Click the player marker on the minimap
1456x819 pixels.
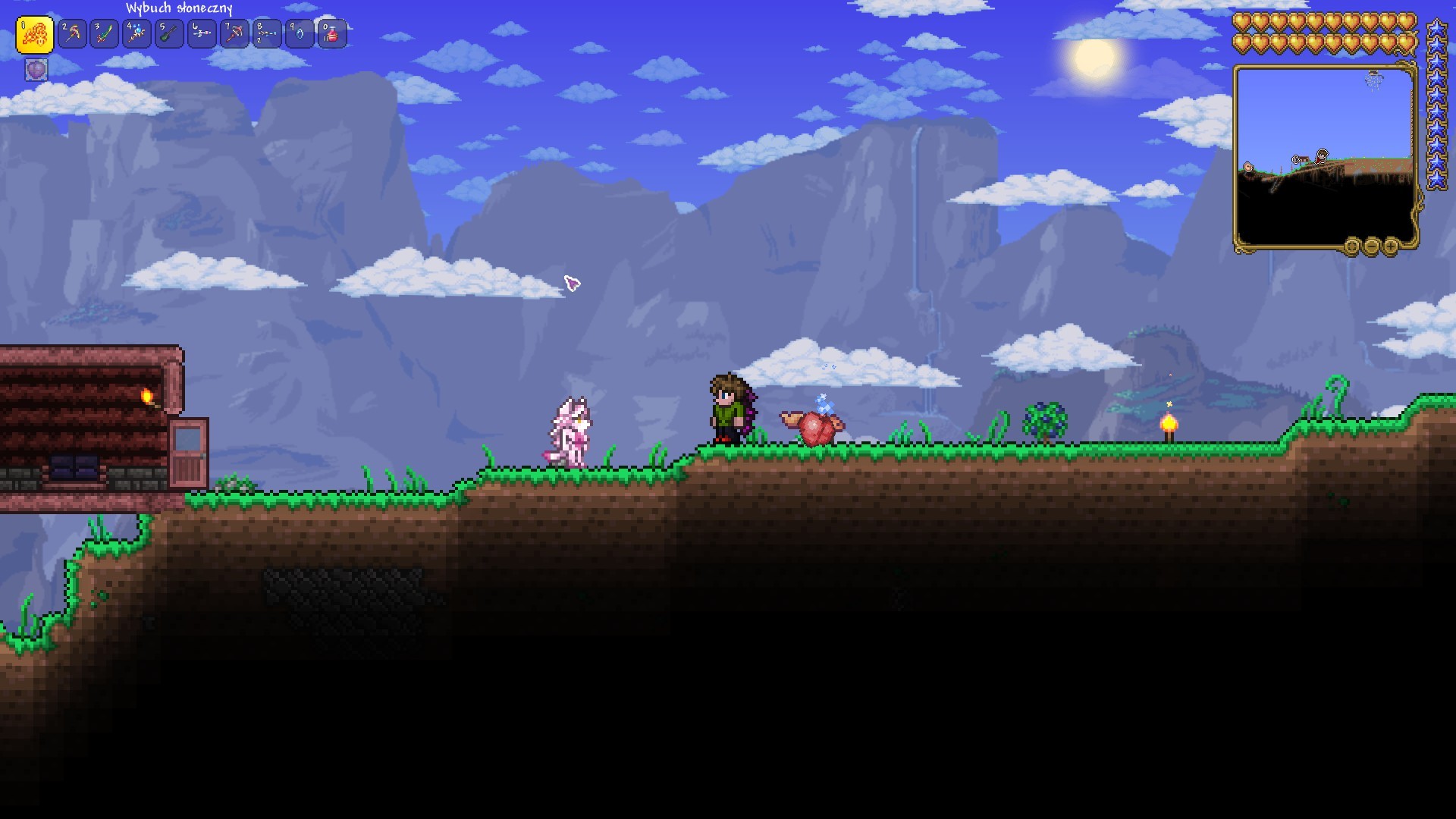(1321, 155)
